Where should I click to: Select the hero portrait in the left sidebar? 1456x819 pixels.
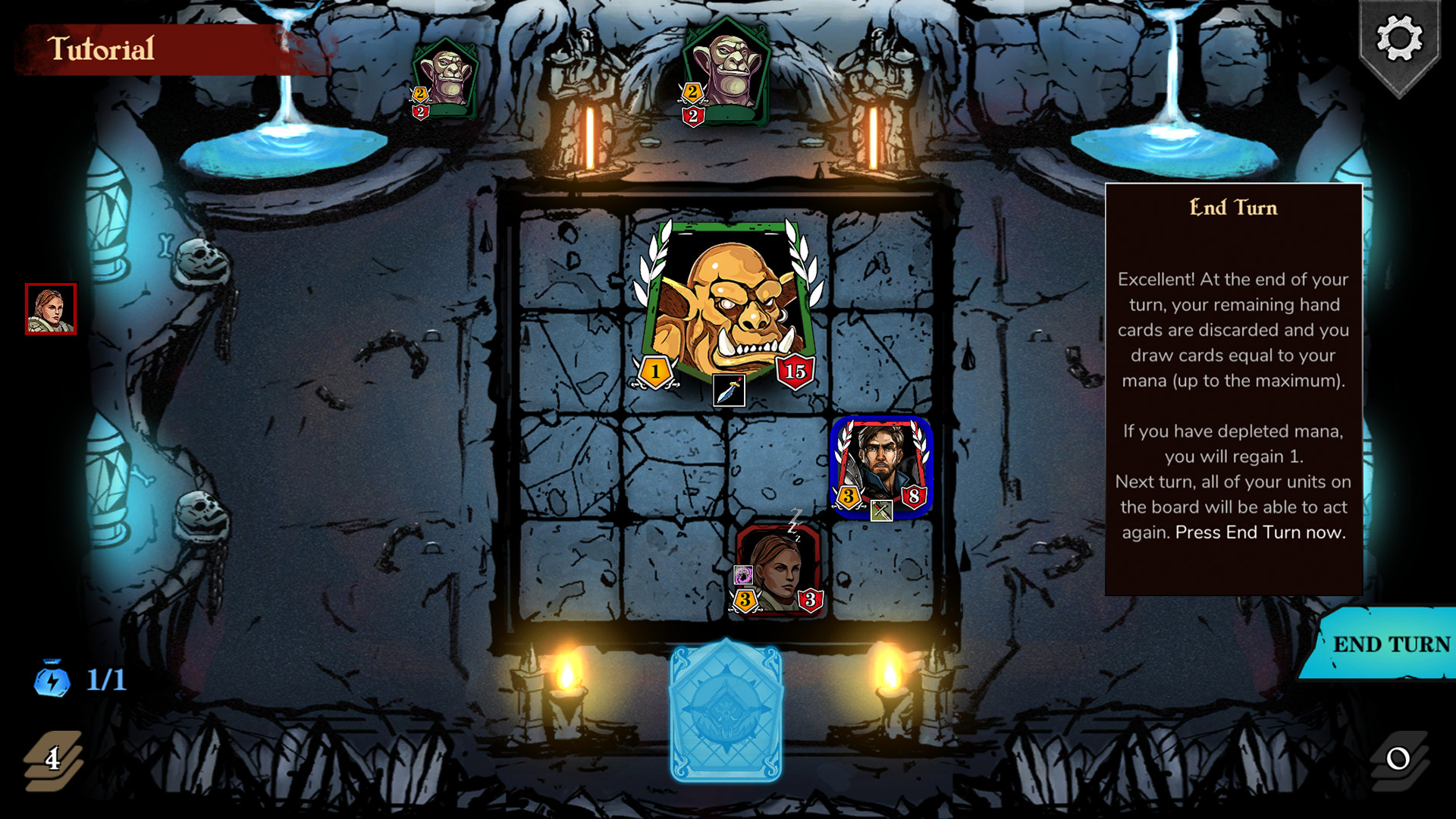click(50, 307)
